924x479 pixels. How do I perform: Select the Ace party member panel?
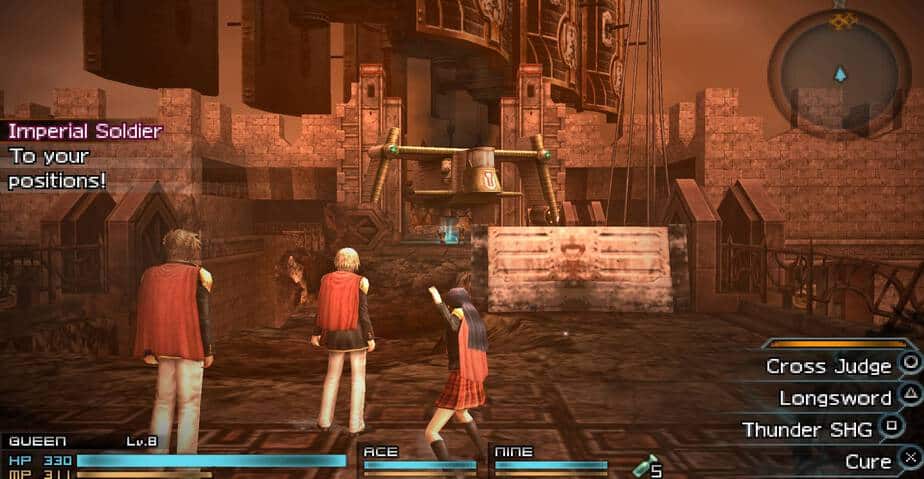pos(419,458)
